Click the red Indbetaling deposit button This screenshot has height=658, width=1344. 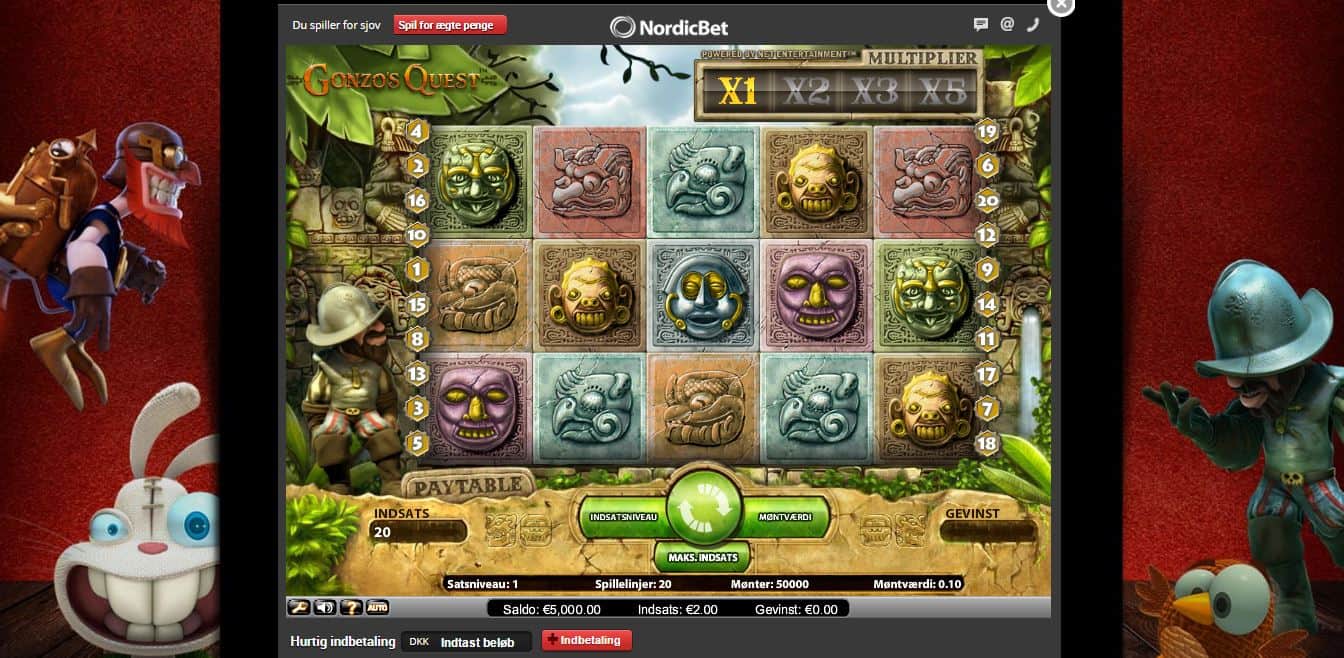(x=586, y=640)
